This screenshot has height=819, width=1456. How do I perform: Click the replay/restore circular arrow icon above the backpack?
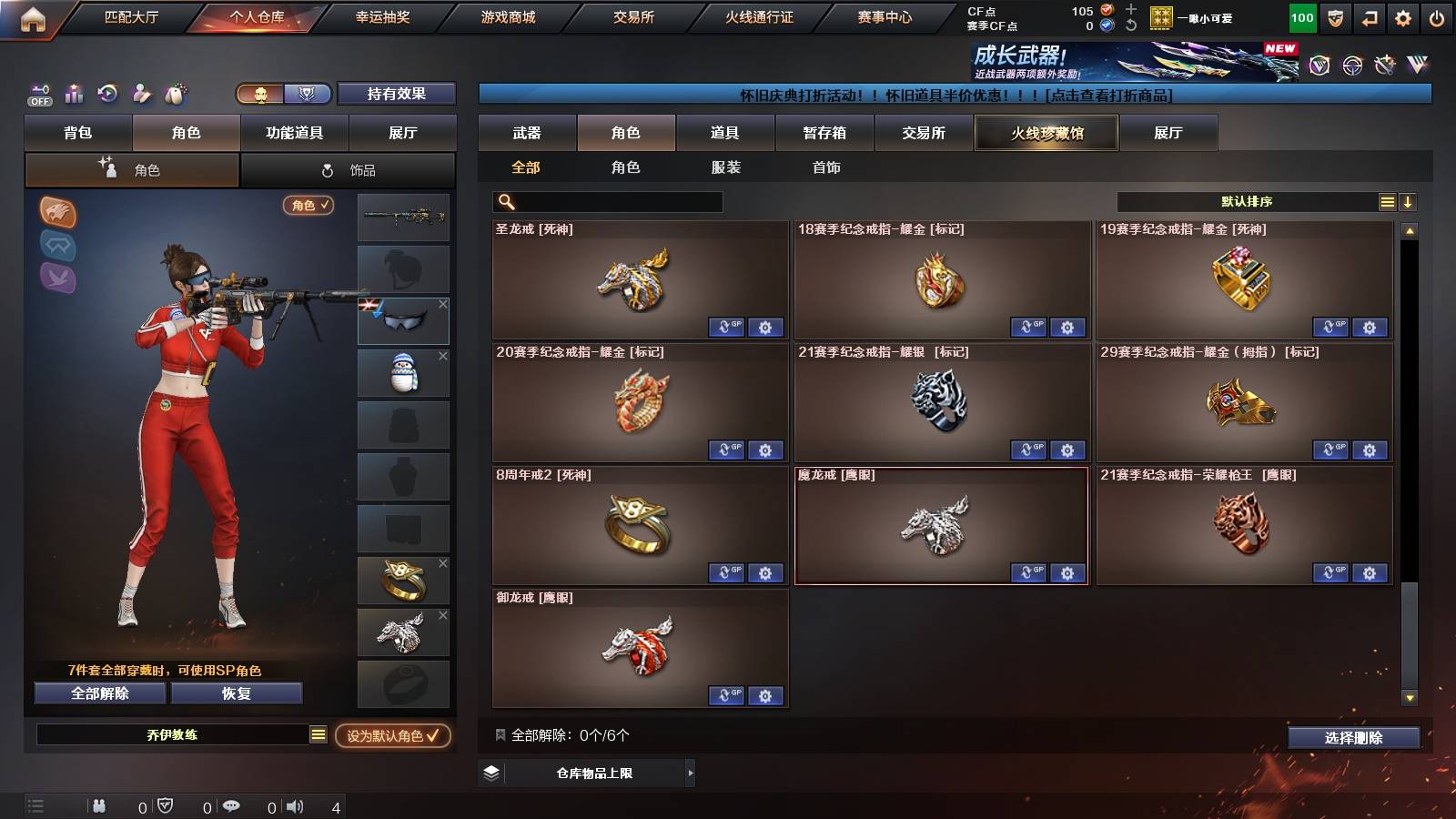[x=108, y=93]
